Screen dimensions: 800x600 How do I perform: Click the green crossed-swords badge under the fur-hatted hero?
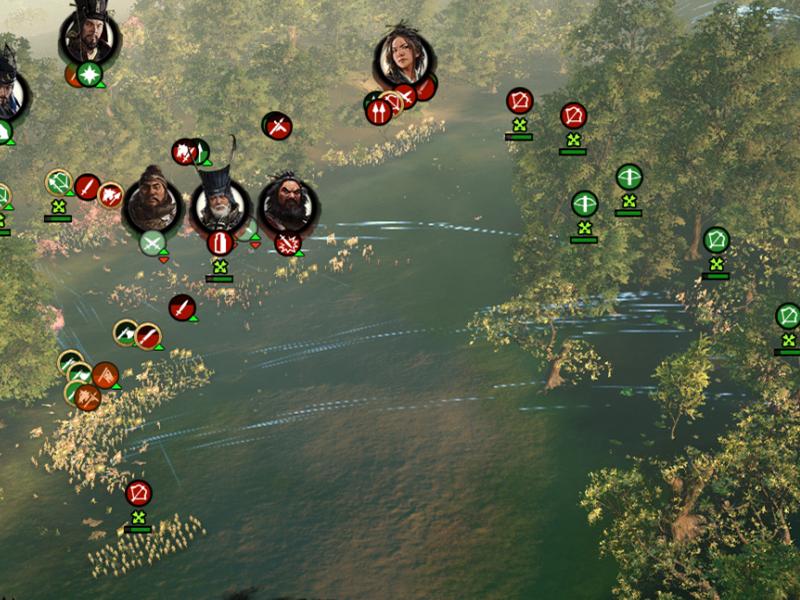(152, 243)
